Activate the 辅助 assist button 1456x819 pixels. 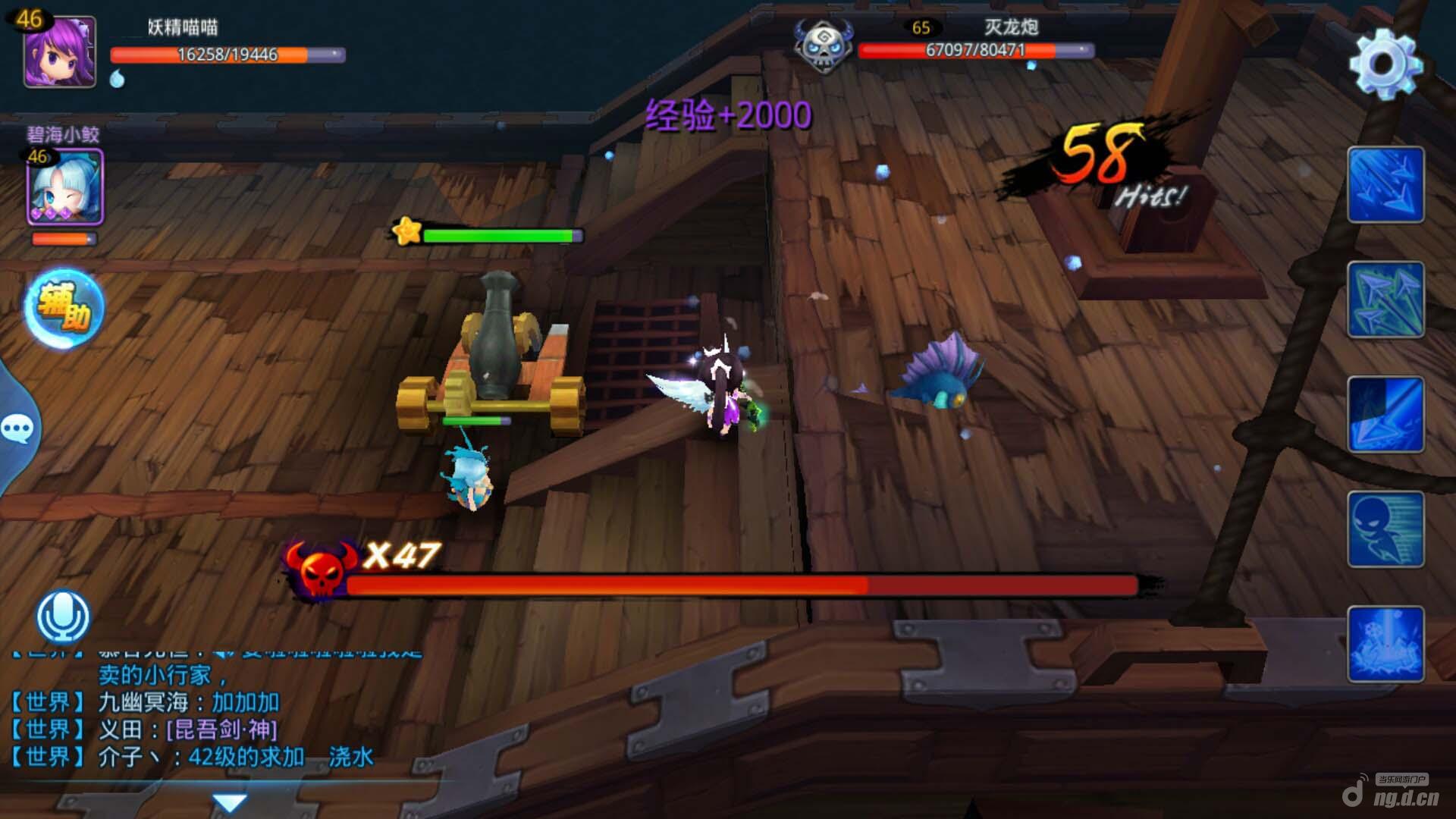coord(64,308)
